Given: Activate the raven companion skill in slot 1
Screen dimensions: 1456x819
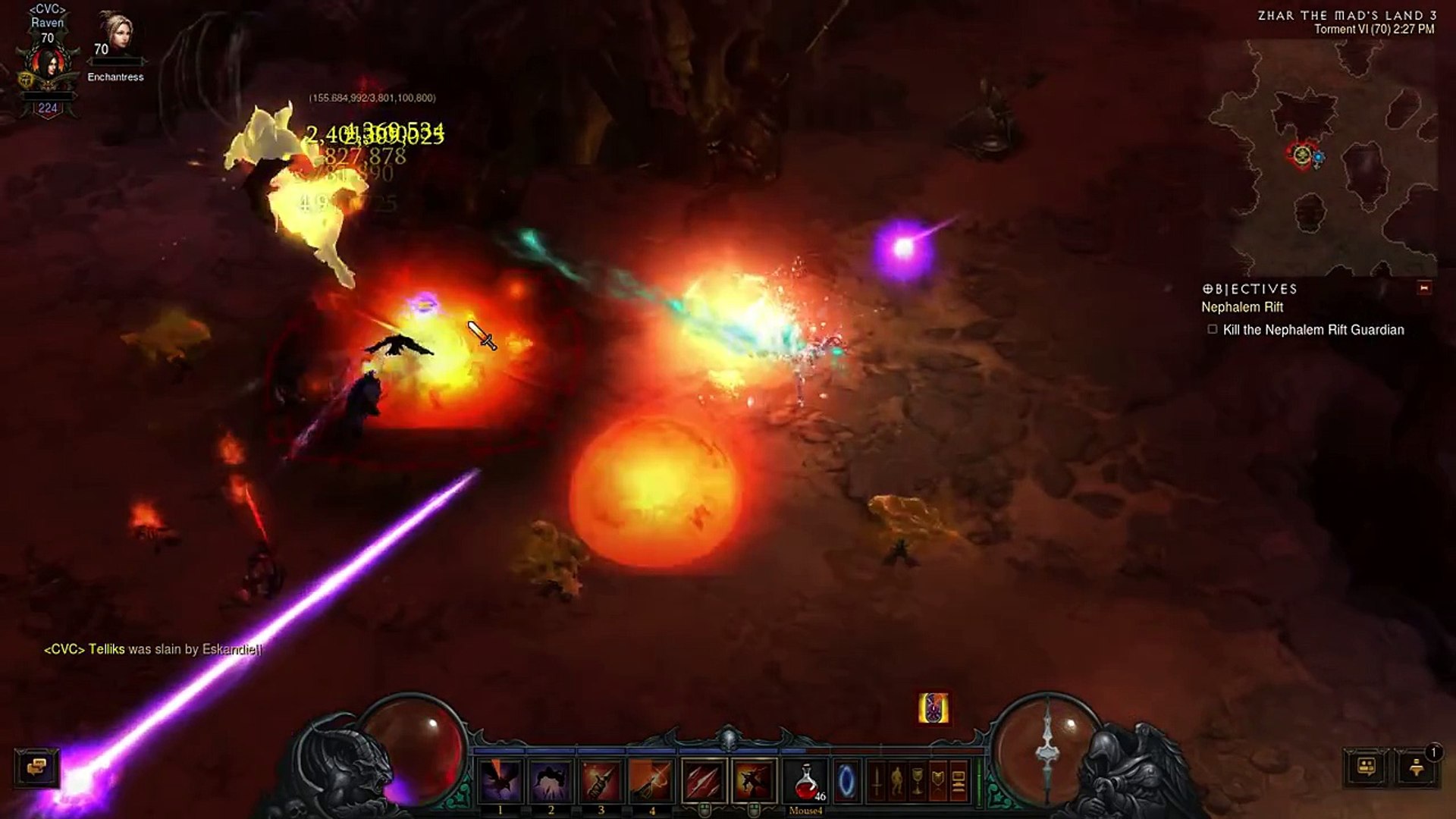Looking at the screenshot, I should [501, 781].
